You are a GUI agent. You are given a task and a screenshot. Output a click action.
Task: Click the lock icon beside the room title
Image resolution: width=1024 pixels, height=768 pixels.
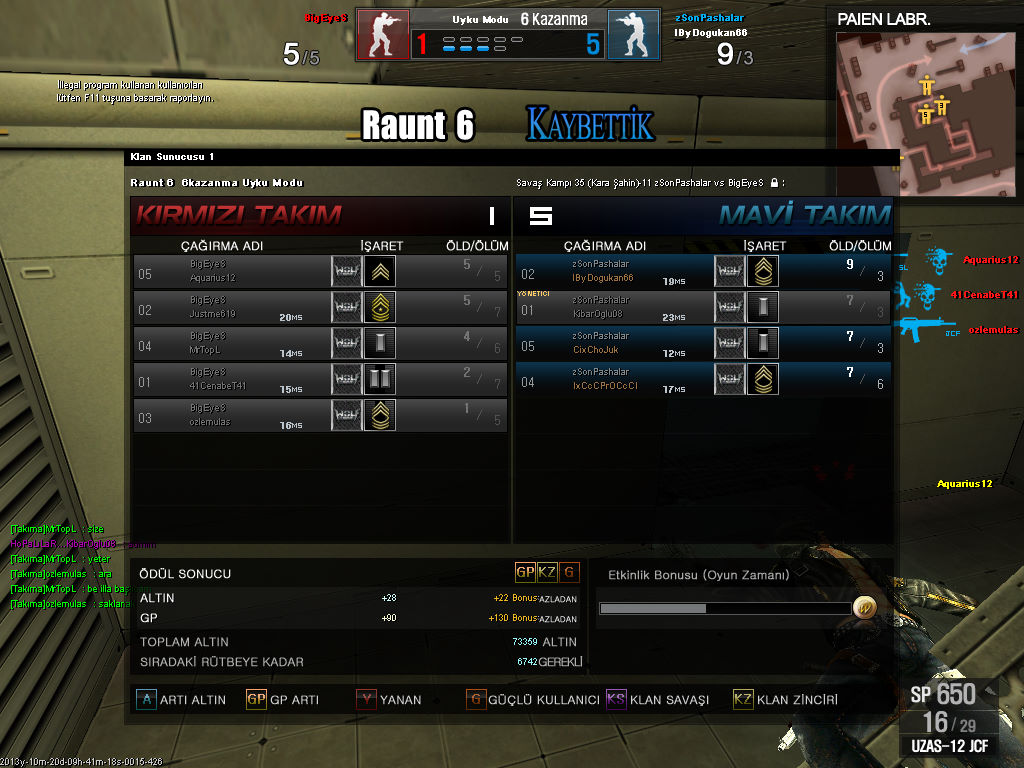coord(774,183)
